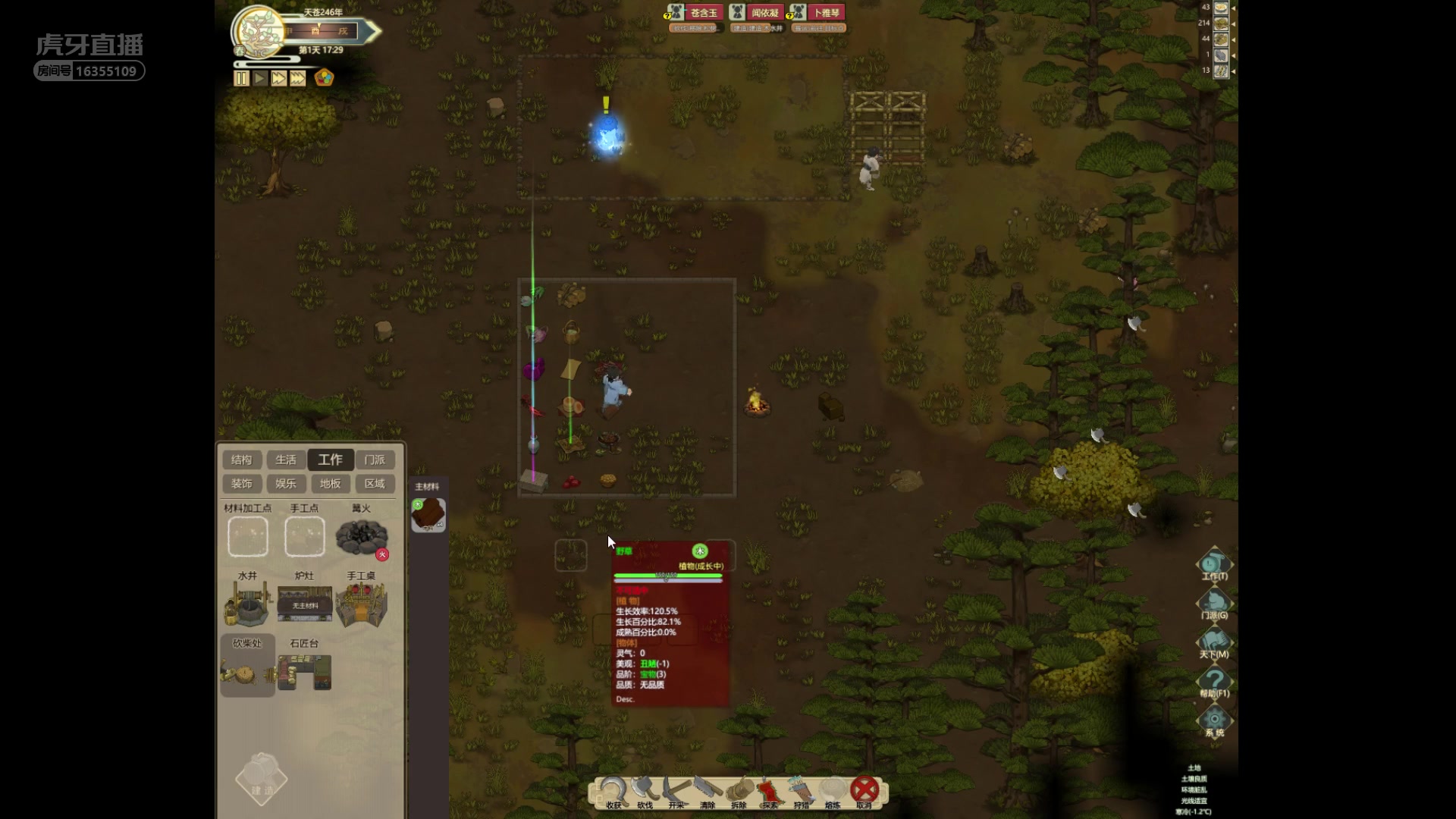Select character 卜雅琴 from the roster
The height and width of the screenshot is (819, 1456).
pos(826,13)
